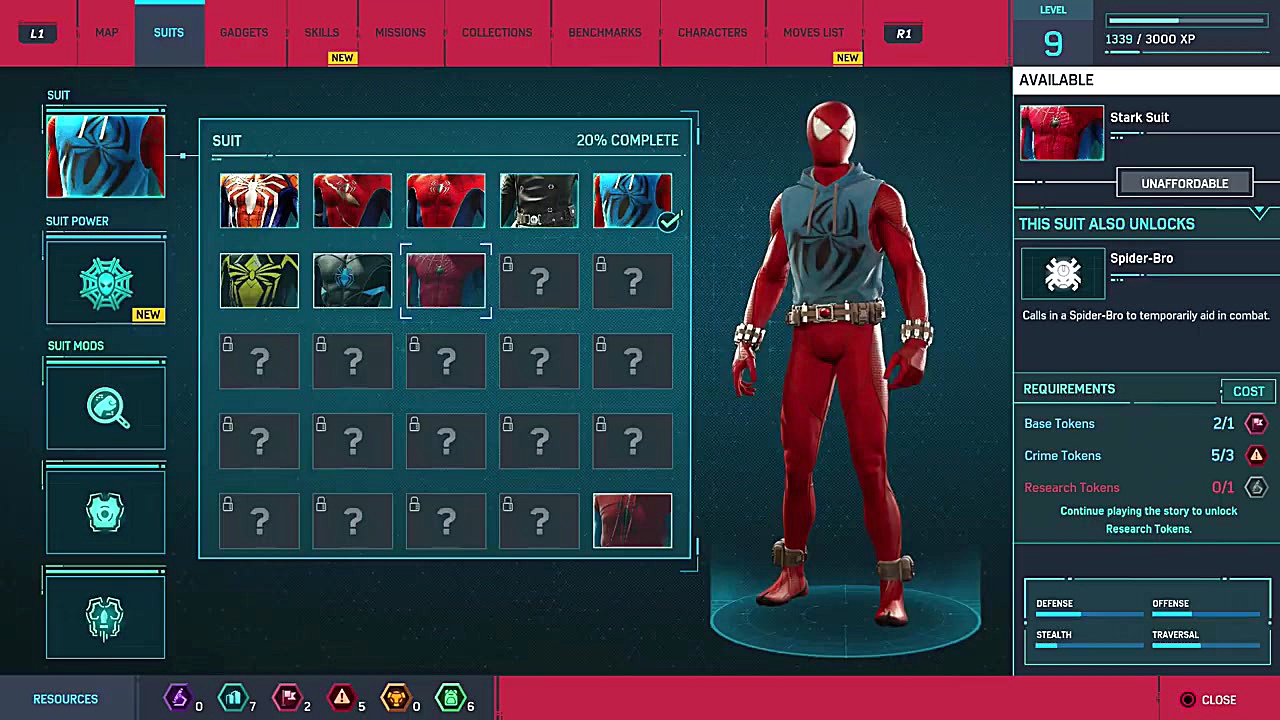This screenshot has width=1280, height=720.
Task: Open the magnifying glass suit mod slot
Action: (105, 408)
